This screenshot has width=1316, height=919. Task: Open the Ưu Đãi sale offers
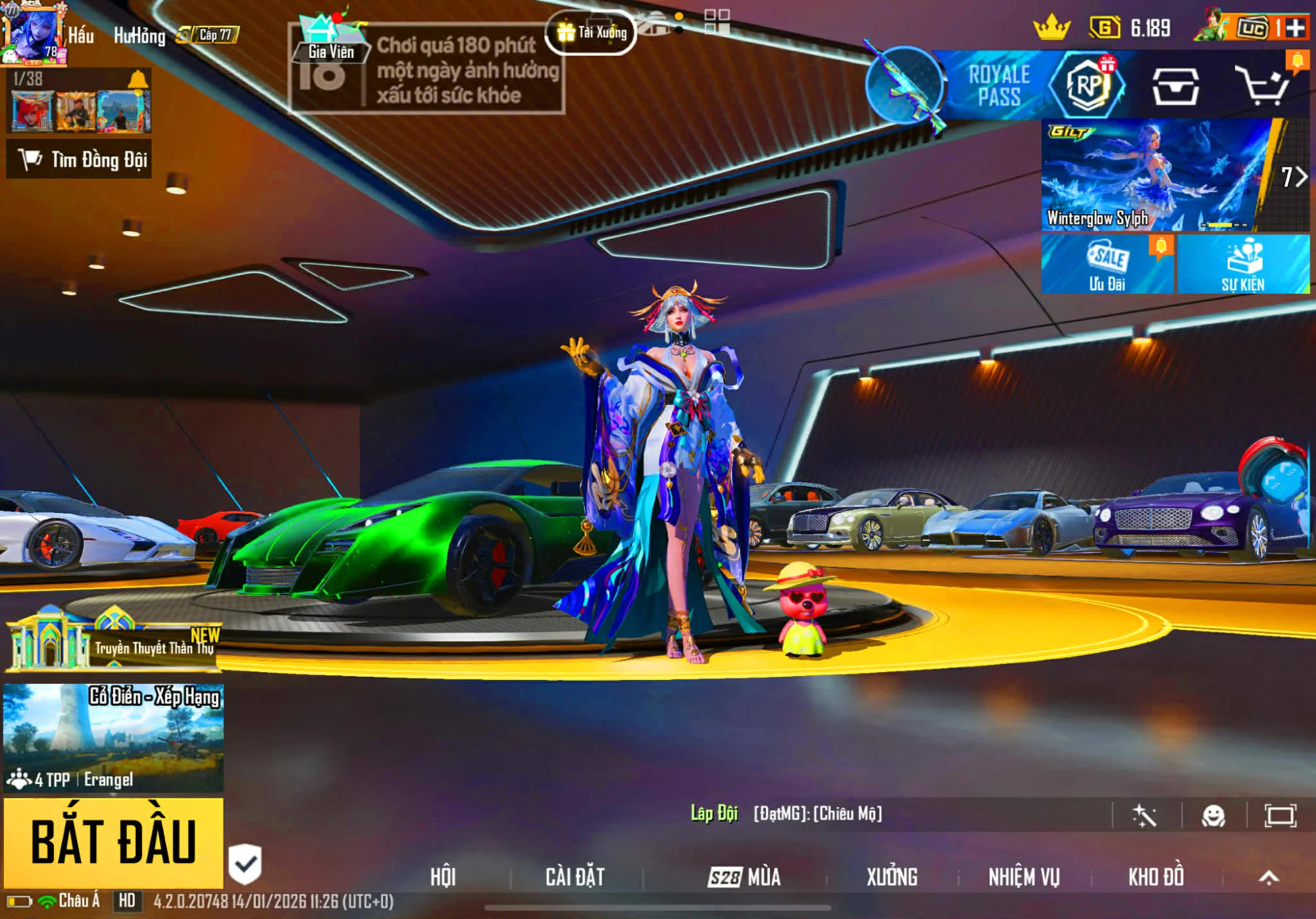1107,265
